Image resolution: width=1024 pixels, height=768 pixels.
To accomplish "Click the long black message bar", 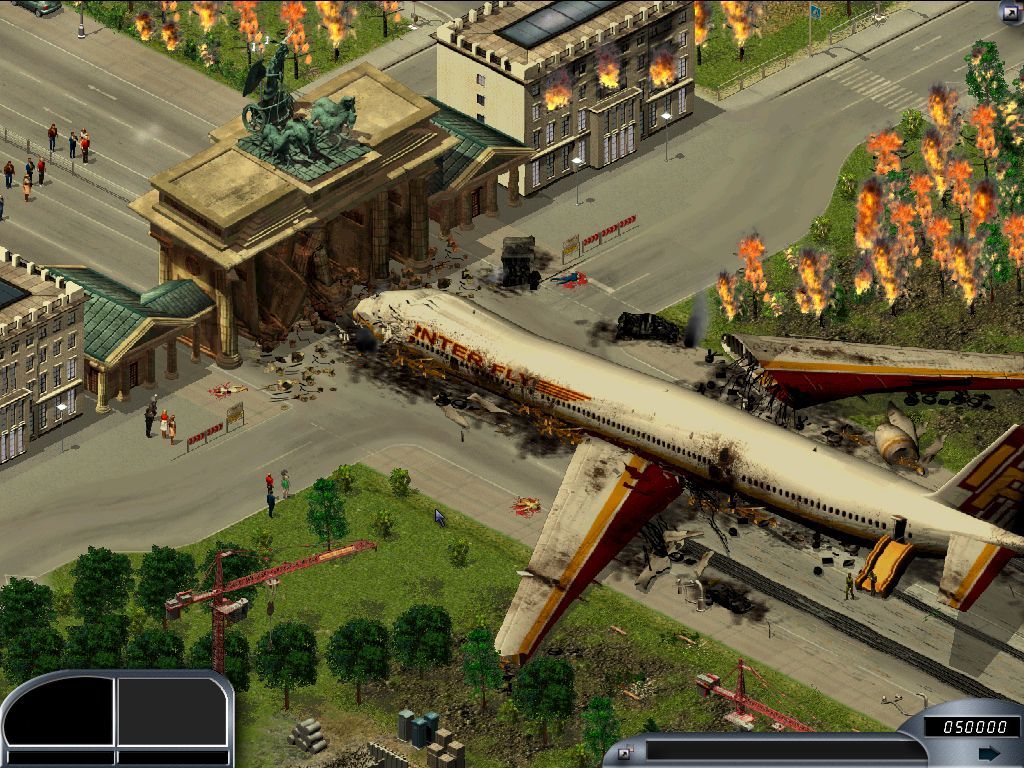I will coord(785,751).
